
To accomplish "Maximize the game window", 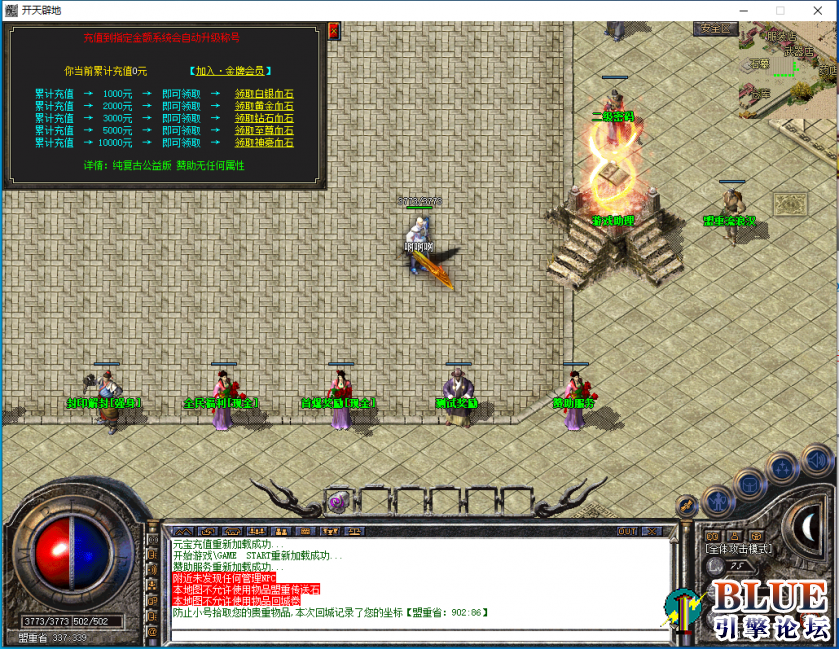I will [780, 10].
